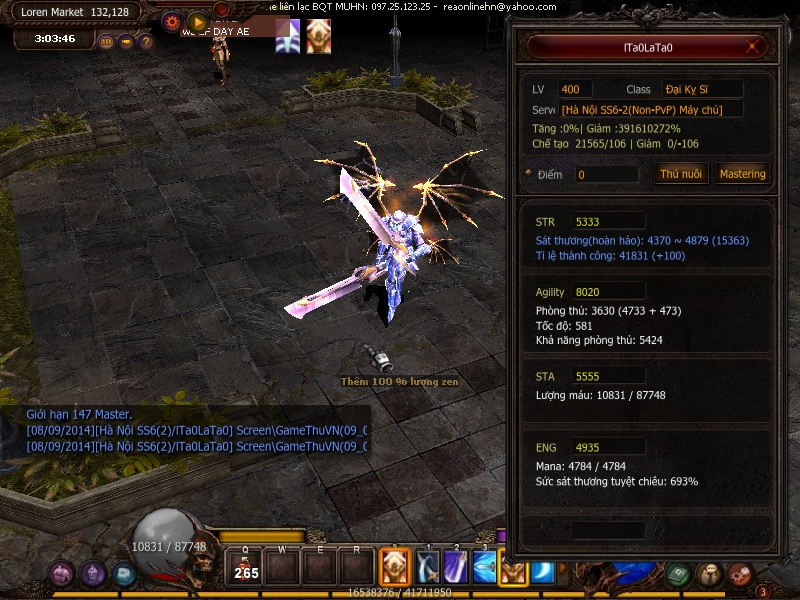This screenshot has width=800, height=600.
Task: Click the key icon beside the 3D button
Action: [x=126, y=42]
